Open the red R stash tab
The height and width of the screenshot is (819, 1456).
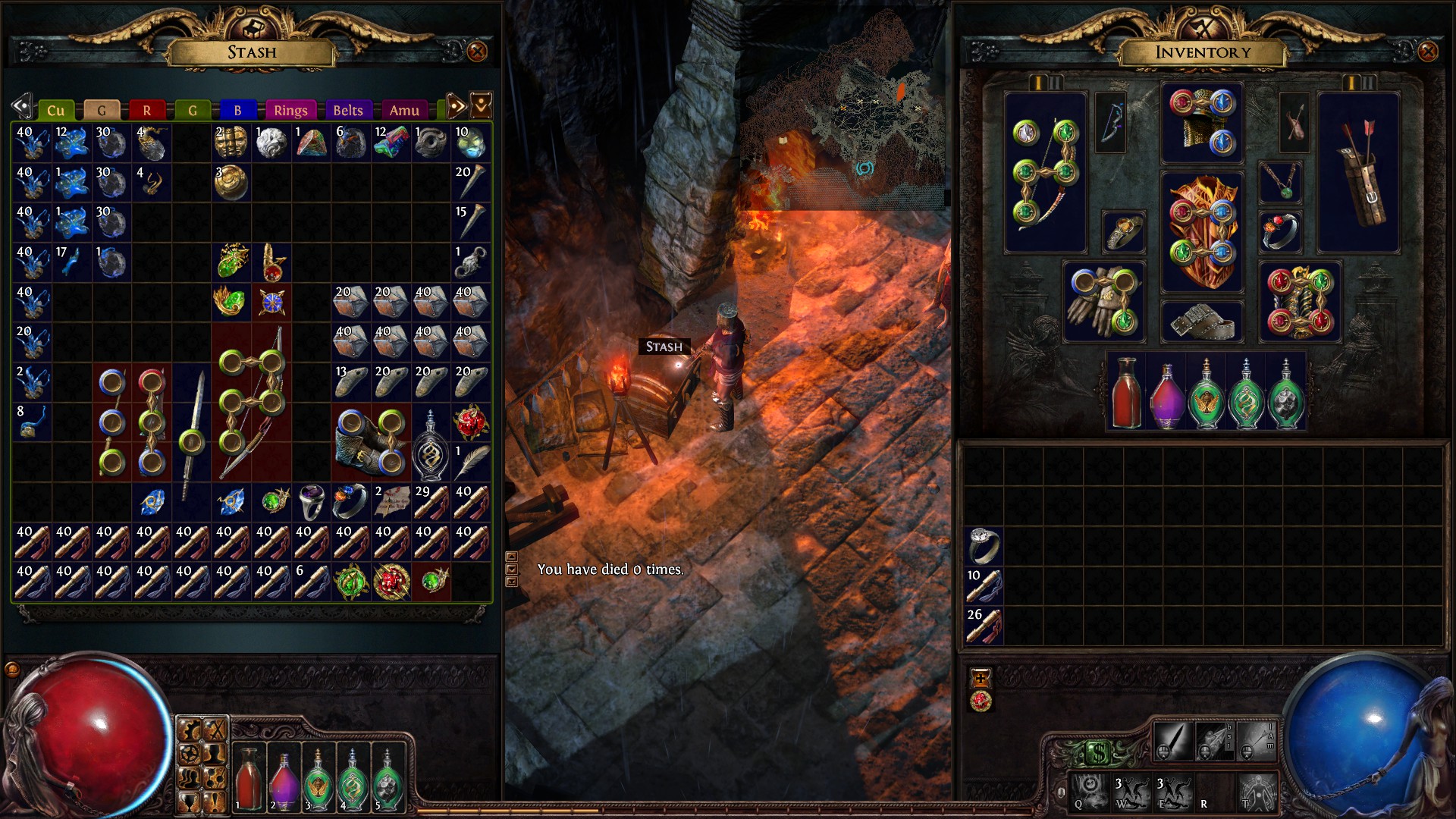tap(146, 111)
